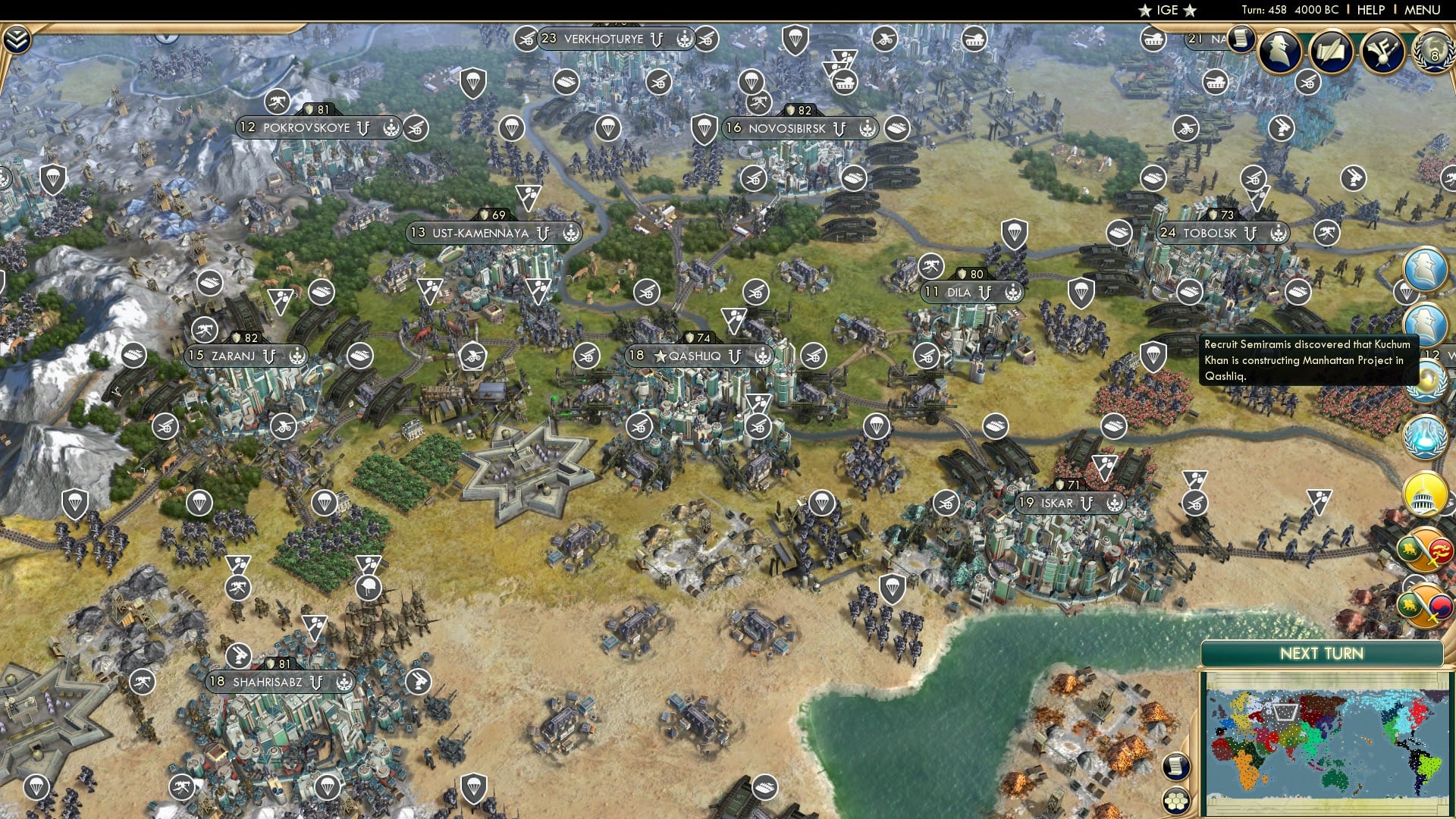1456x819 pixels.
Task: Click the Capitol dome notification icon
Action: [1424, 493]
